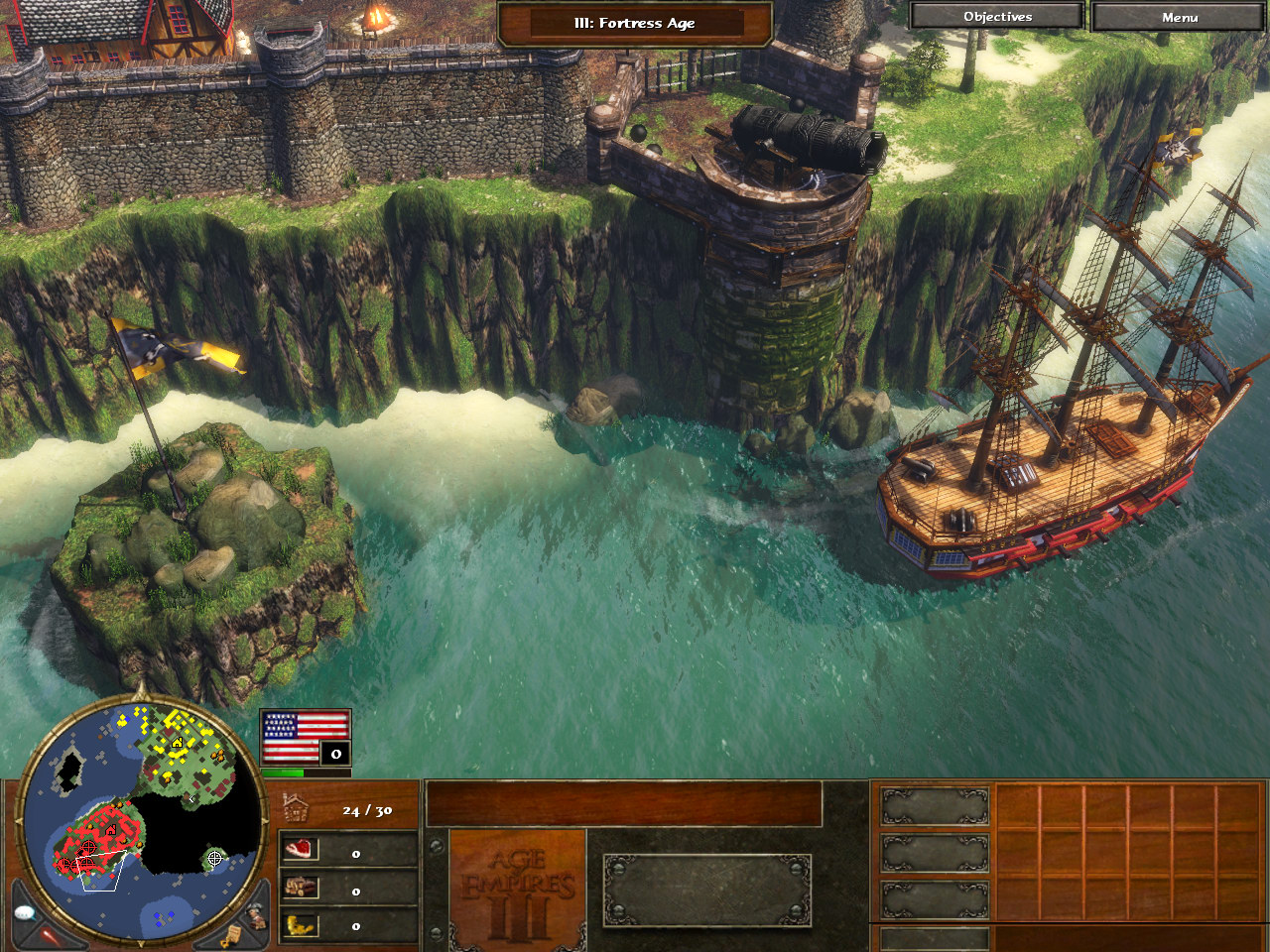Viewport: 1270px width, 952px height.
Task: Select the gold coin resource icon
Action: [x=301, y=925]
